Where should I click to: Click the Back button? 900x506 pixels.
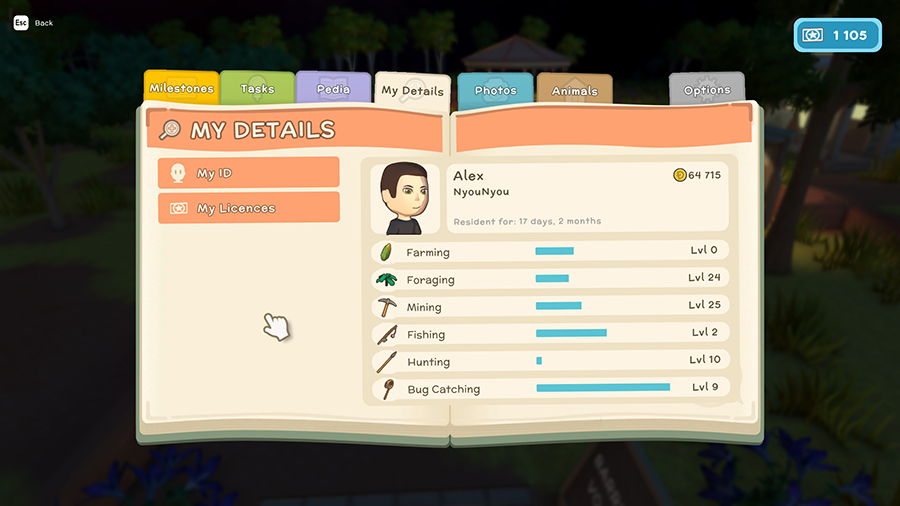[34, 22]
